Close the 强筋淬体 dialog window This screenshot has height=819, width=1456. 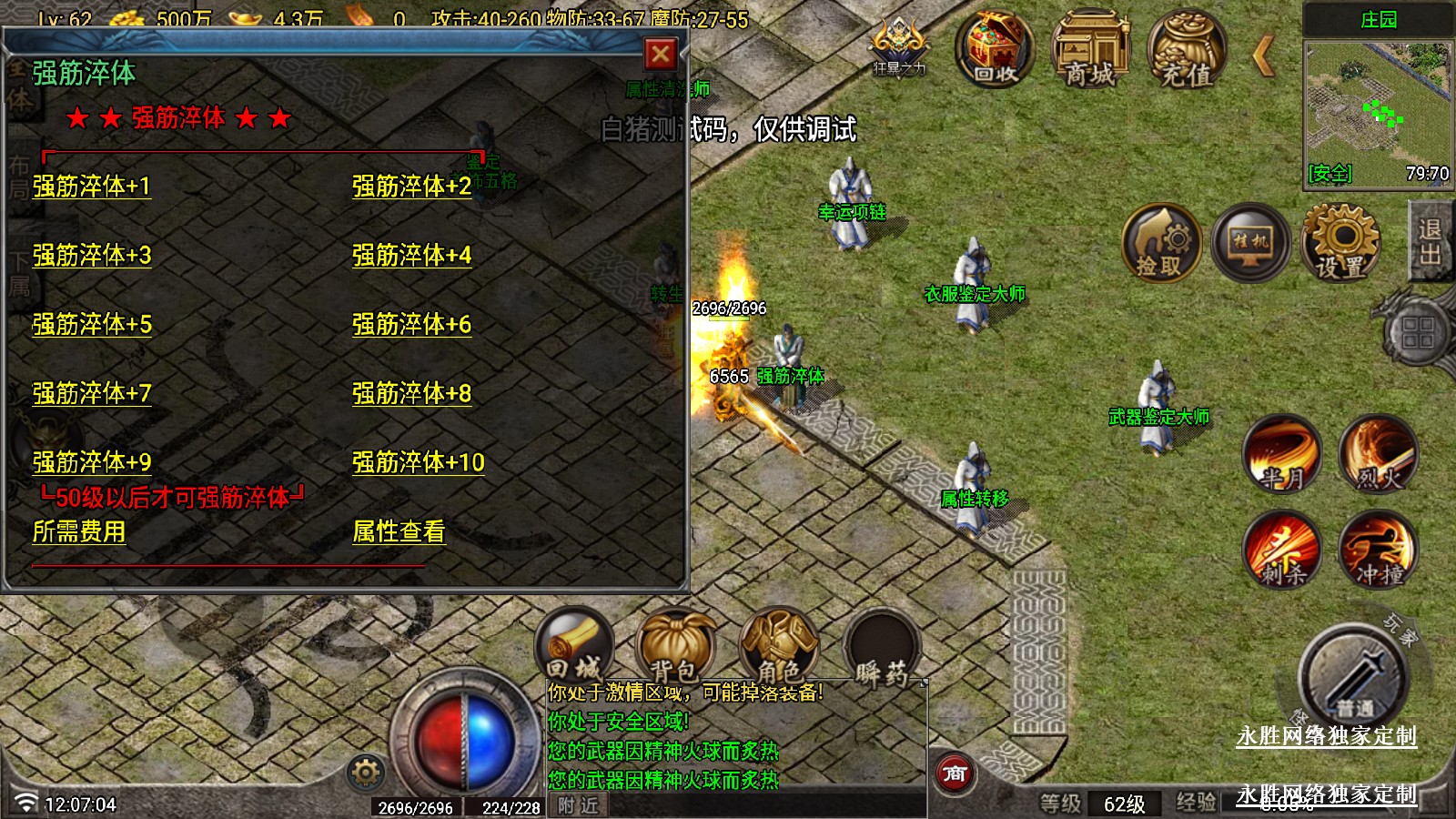click(661, 55)
